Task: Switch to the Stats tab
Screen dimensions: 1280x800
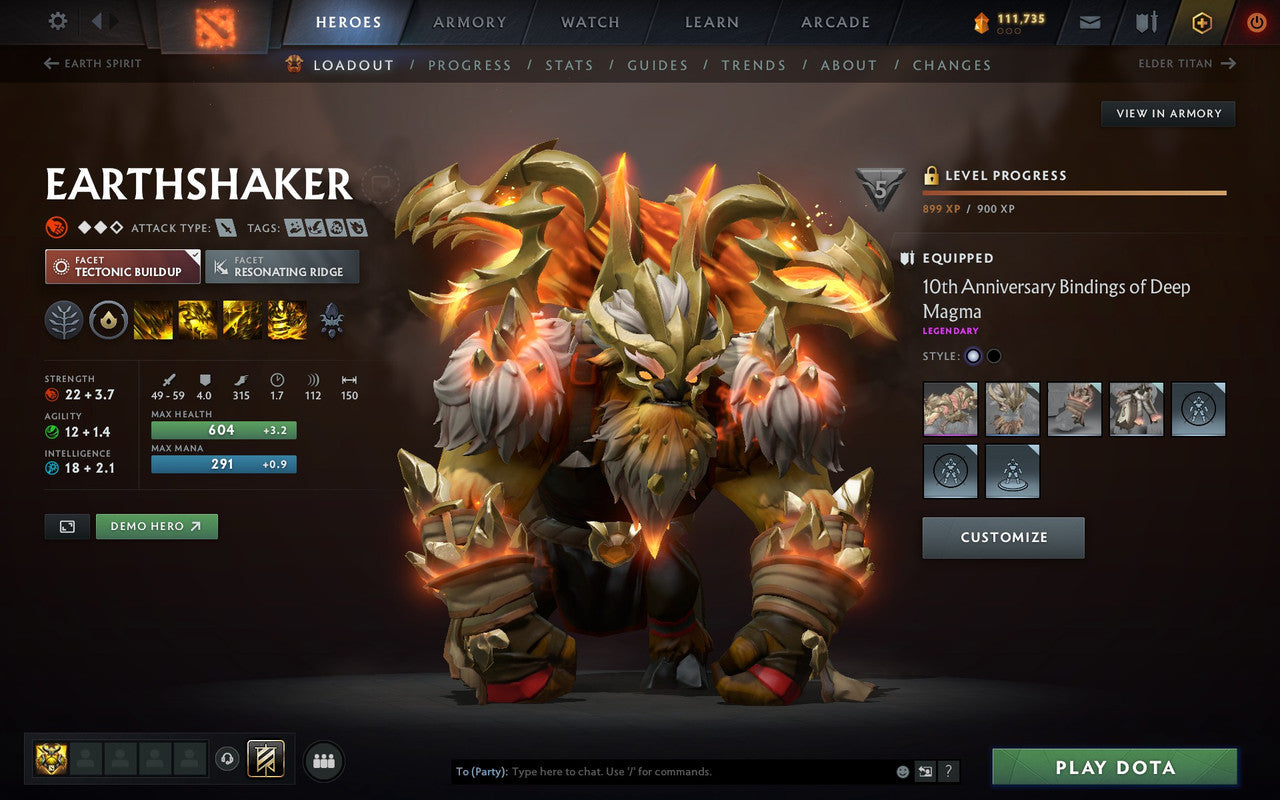Action: (570, 65)
